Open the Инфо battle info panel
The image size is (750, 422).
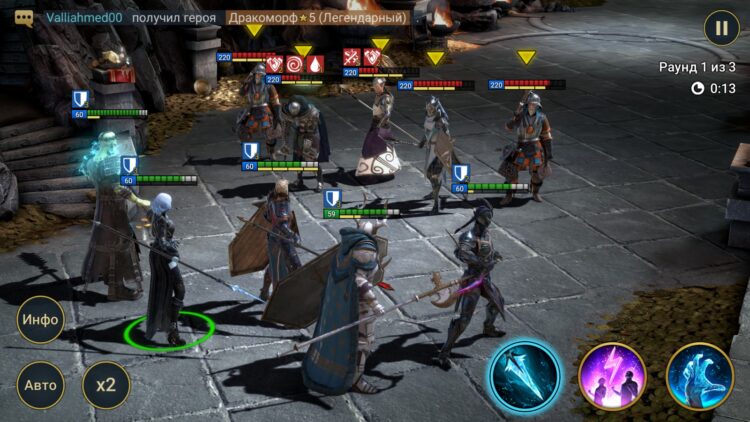pos(40,321)
